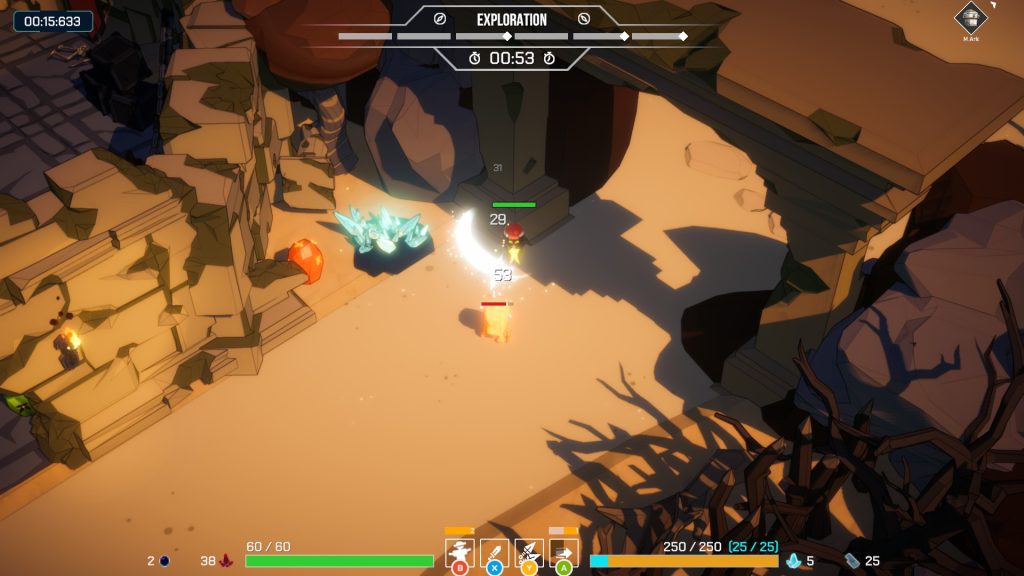Click the Exploration phase tracker
This screenshot has width=1024, height=576.
tap(511, 20)
